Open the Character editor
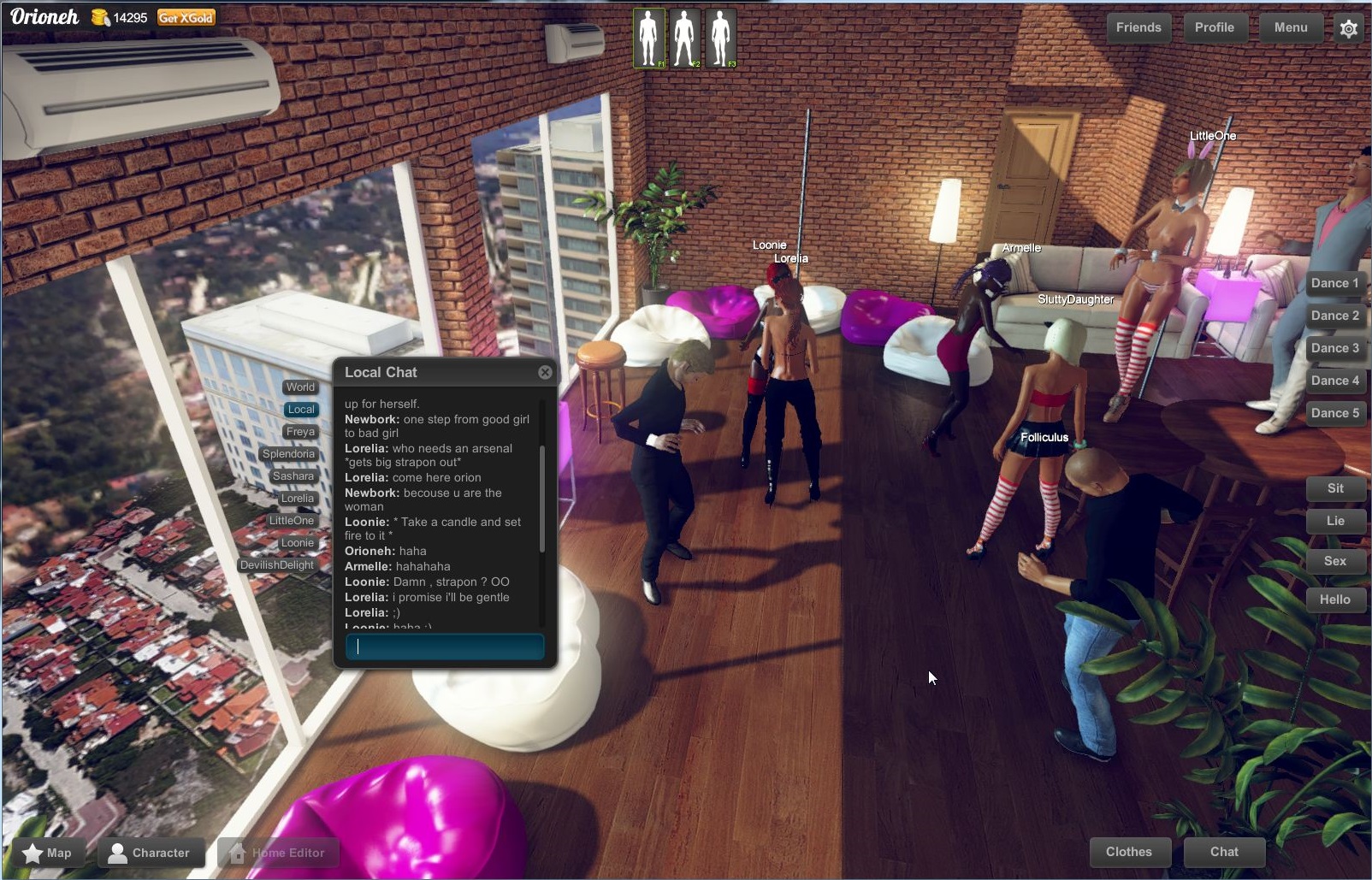 (151, 852)
